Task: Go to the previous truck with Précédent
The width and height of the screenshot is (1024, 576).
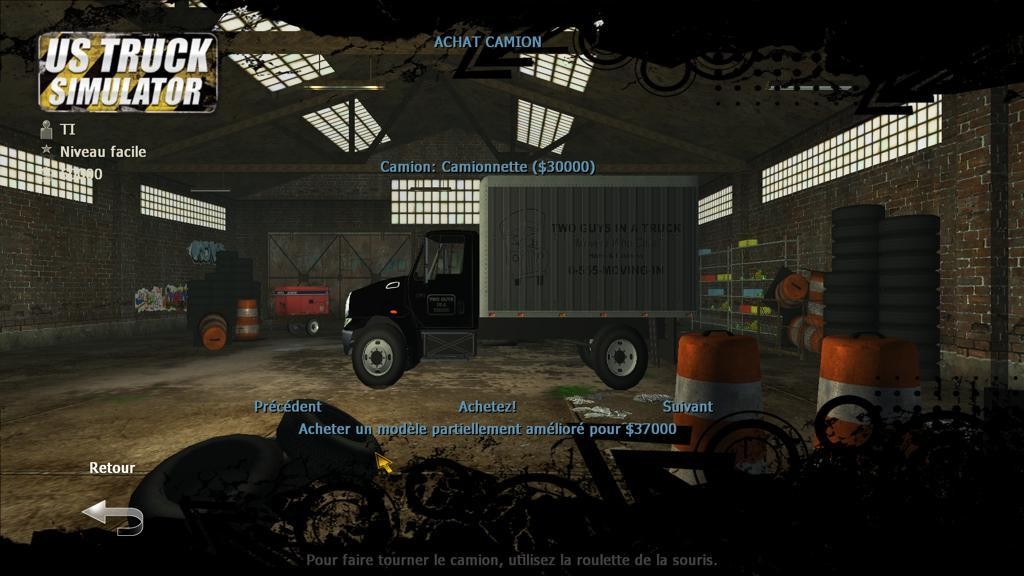Action: 288,407
